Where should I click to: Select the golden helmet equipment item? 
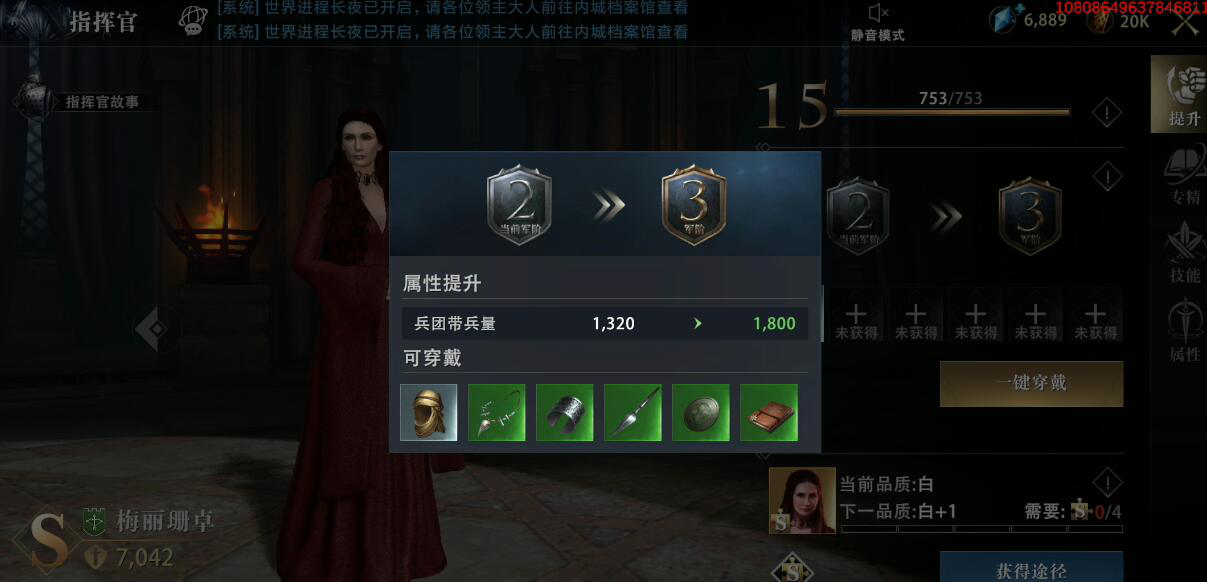click(429, 412)
